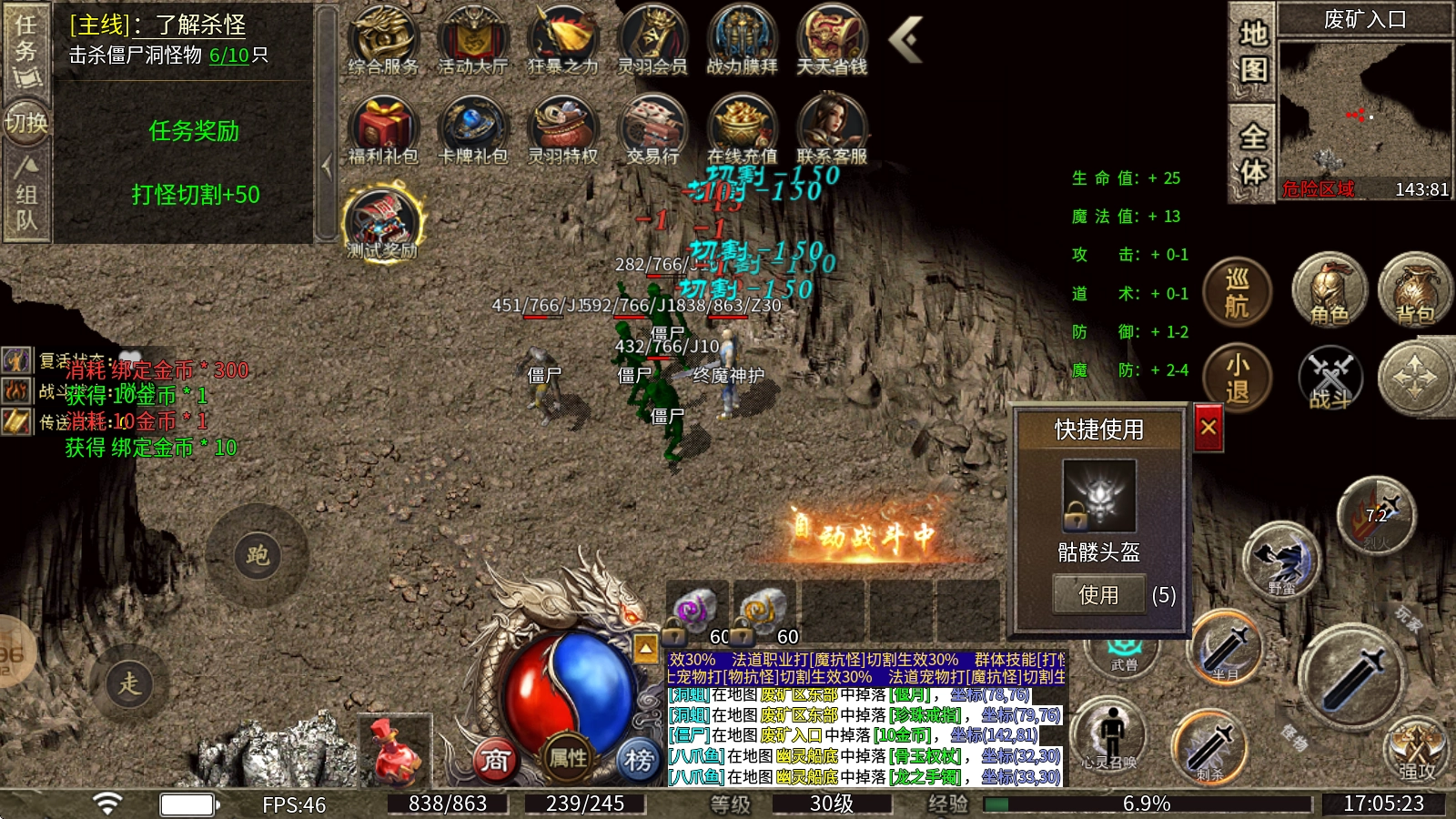1456x819 pixels.
Task: Claim the 测试奖励 test reward chest
Action: pos(382,223)
